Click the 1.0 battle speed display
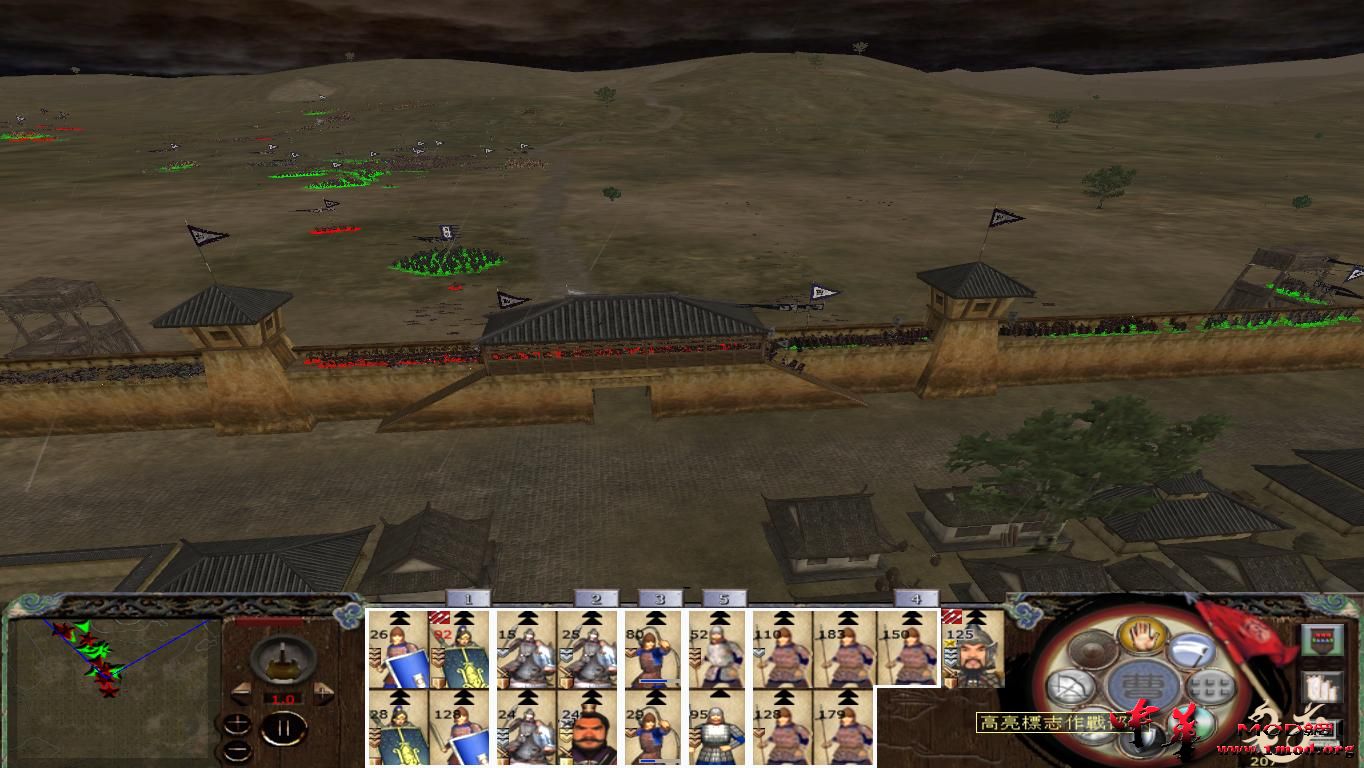Screen dimensions: 1364x768 (x=283, y=699)
